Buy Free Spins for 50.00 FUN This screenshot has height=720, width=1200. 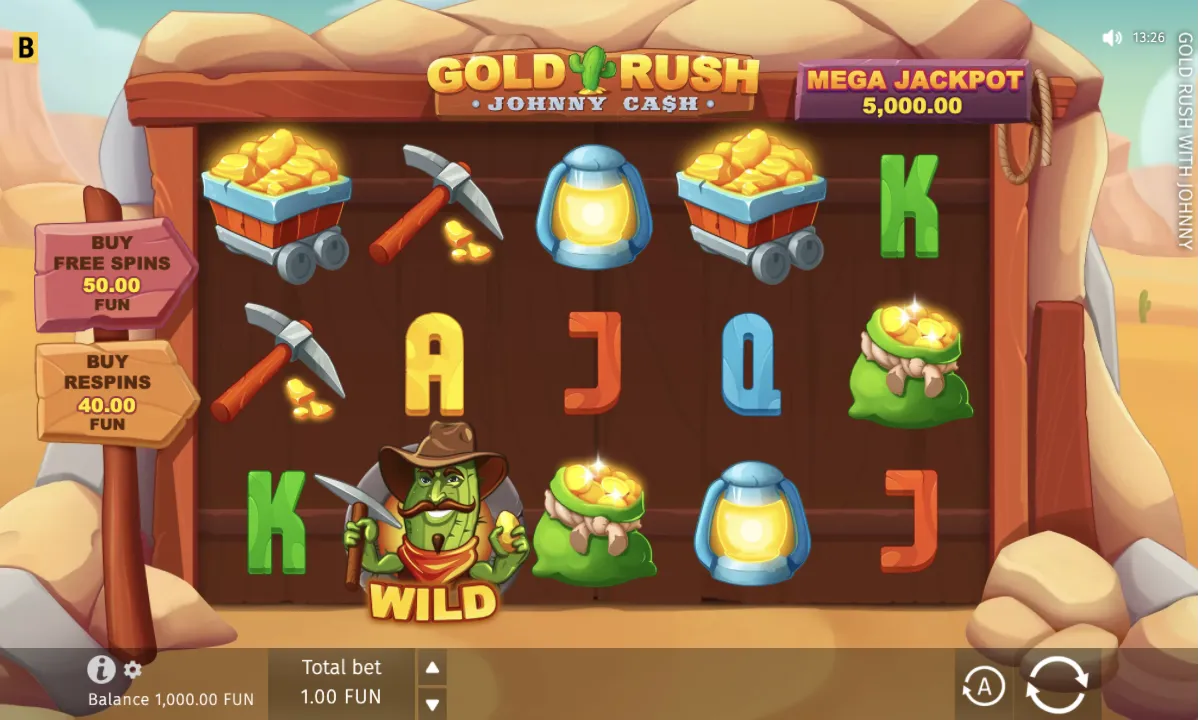coord(114,273)
